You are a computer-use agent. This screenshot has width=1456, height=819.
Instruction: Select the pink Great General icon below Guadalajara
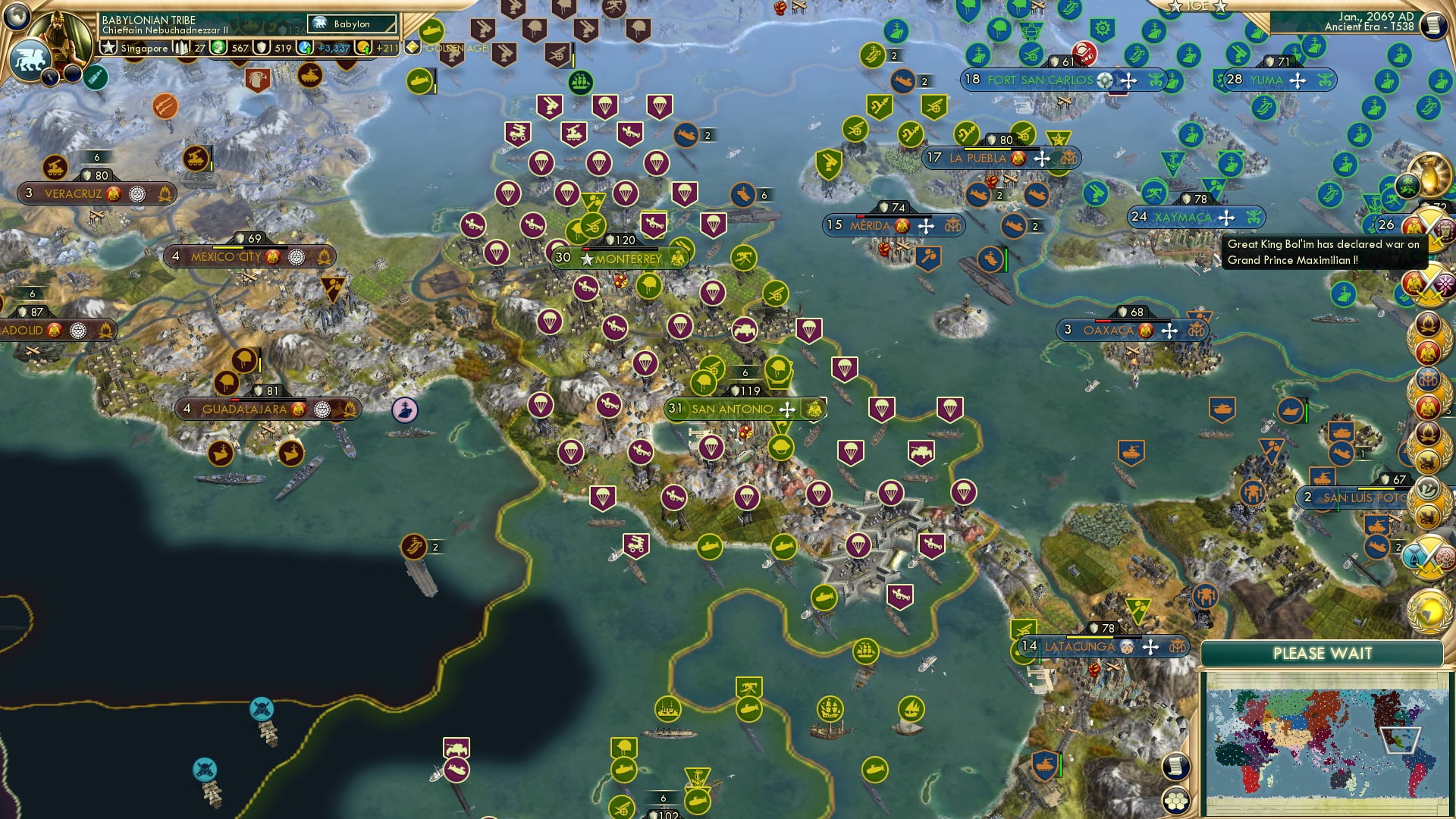[x=406, y=409]
